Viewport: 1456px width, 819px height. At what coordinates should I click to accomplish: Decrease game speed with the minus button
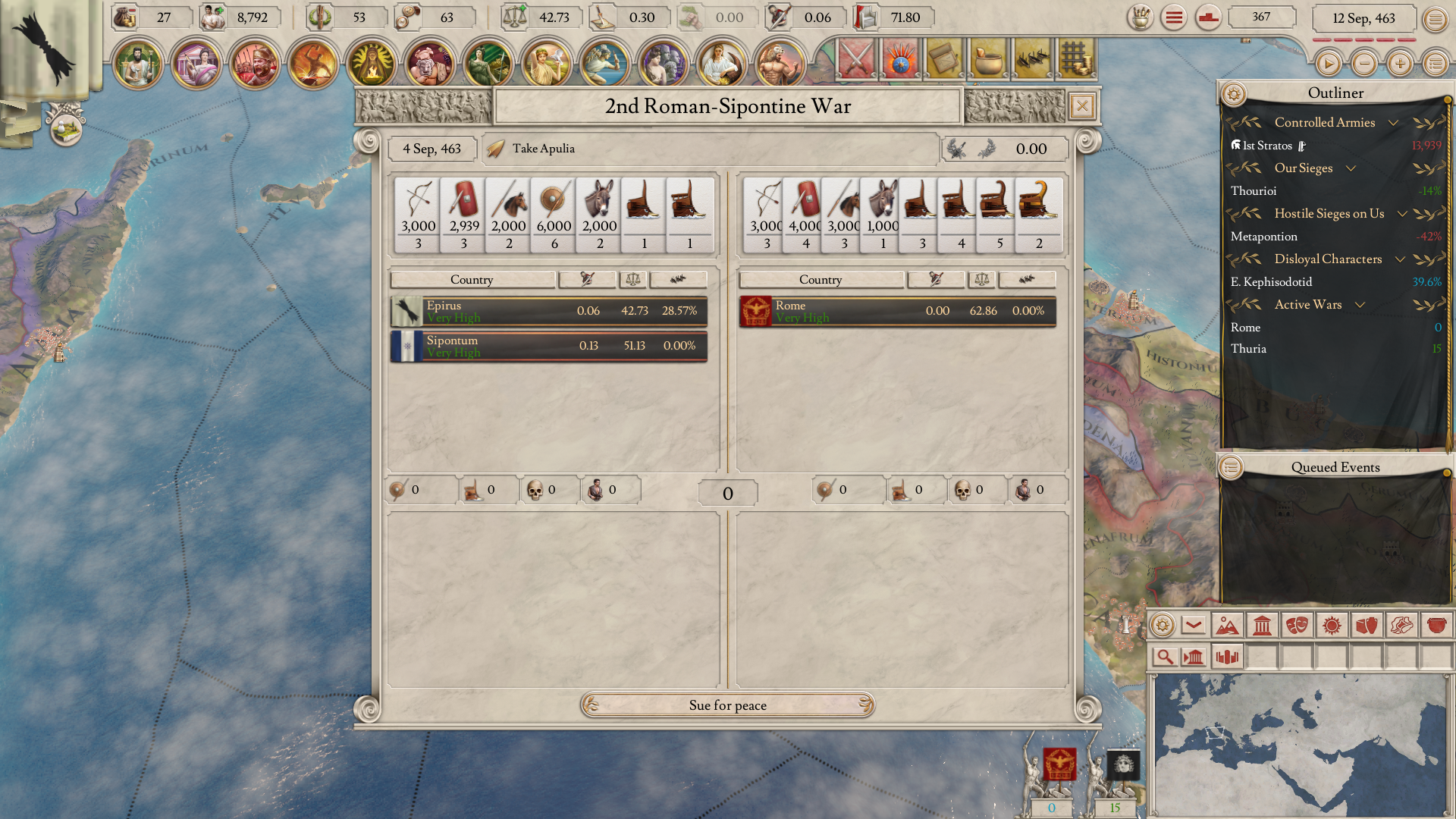click(1364, 64)
